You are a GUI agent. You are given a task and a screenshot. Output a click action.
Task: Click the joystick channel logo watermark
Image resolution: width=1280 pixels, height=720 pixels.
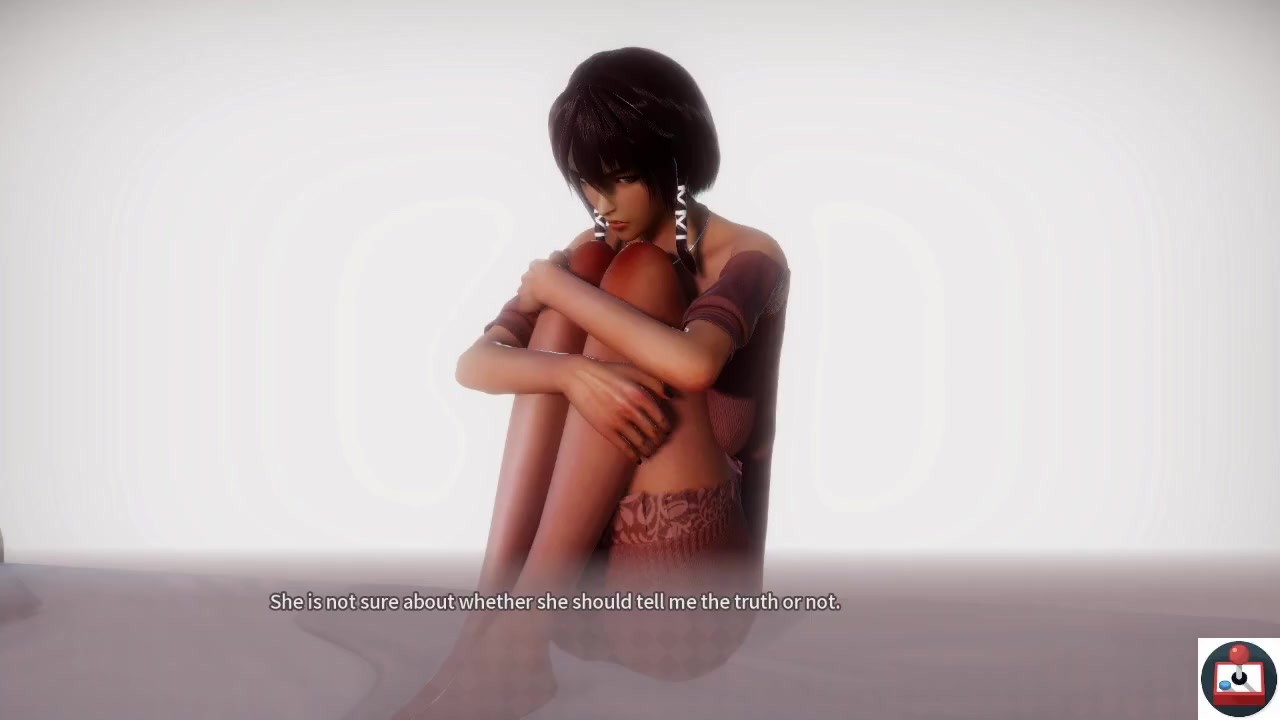pyautogui.click(x=1238, y=678)
